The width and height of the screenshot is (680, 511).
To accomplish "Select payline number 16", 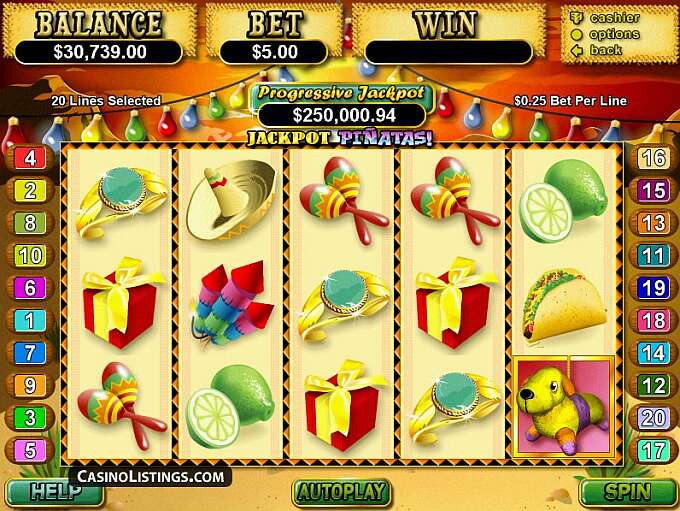I will click(652, 158).
